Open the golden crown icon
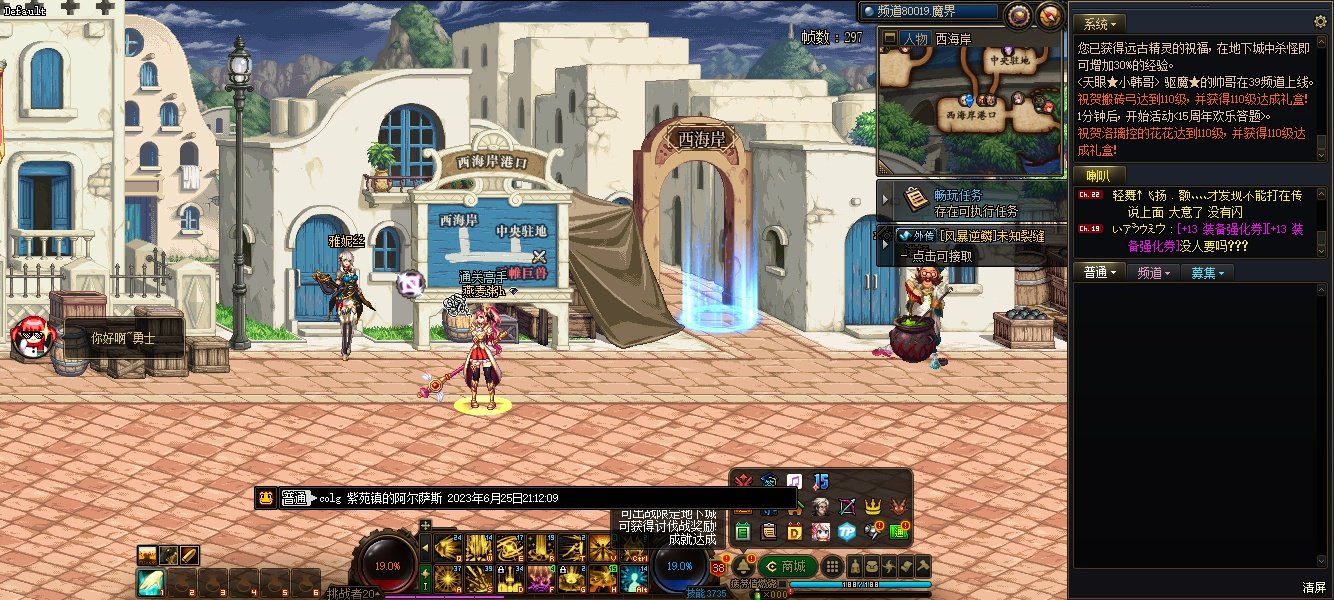This screenshot has width=1334, height=600. tap(873, 506)
